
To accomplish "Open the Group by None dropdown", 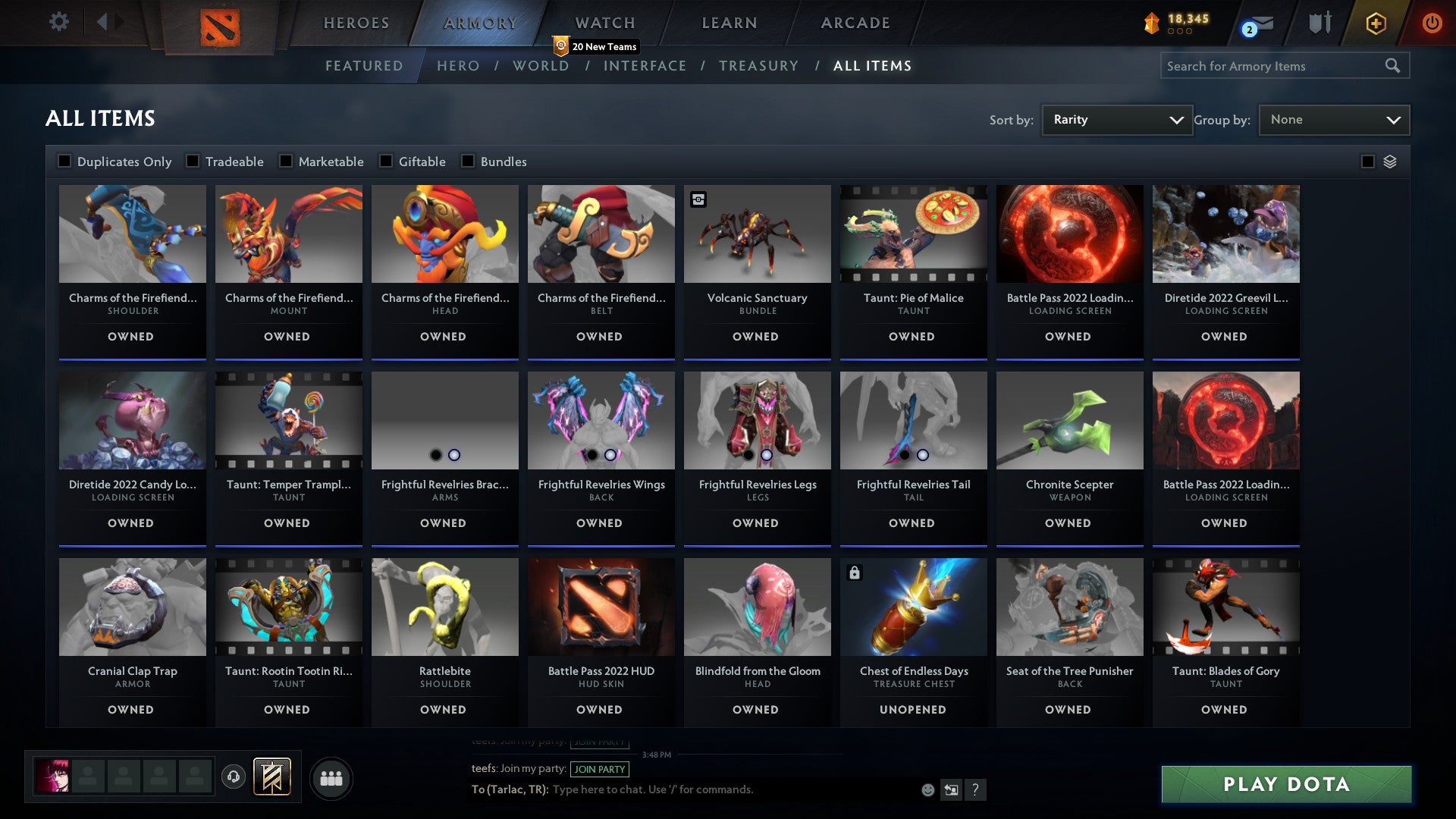I will pos(1334,119).
